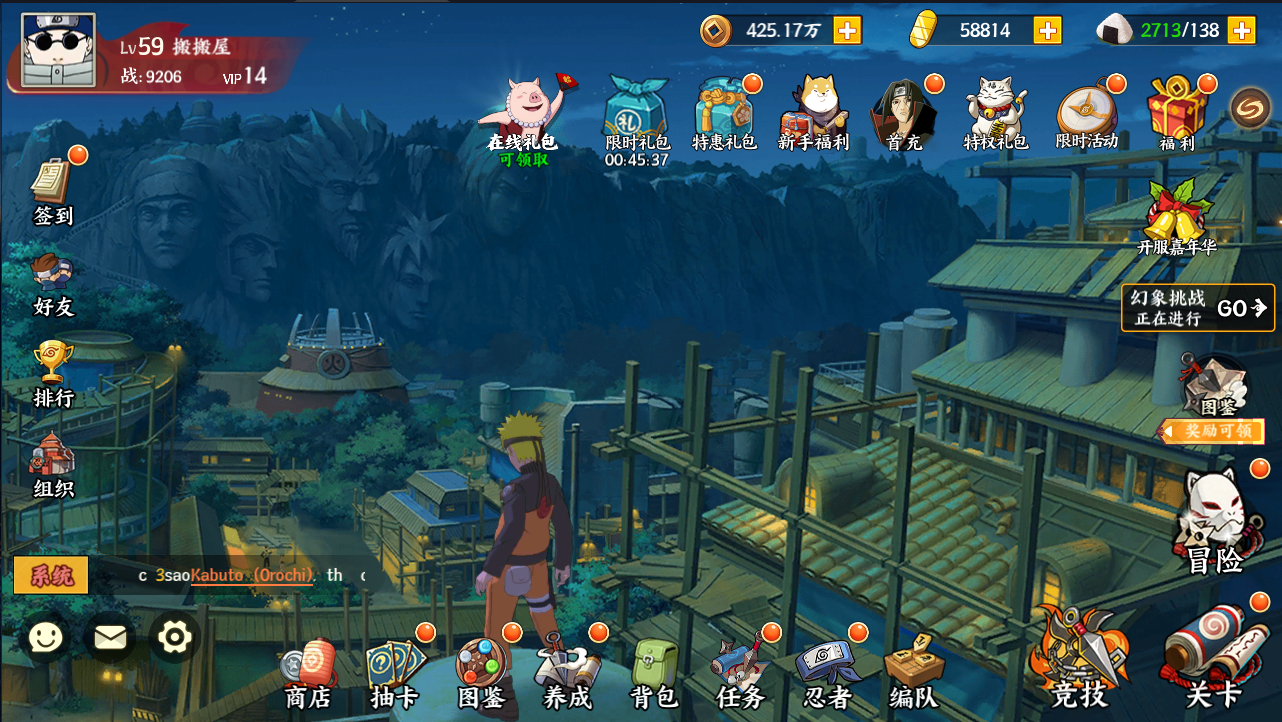Open the 冒险 adventure mode
Screen dimensions: 1282x722
[x=1214, y=522]
